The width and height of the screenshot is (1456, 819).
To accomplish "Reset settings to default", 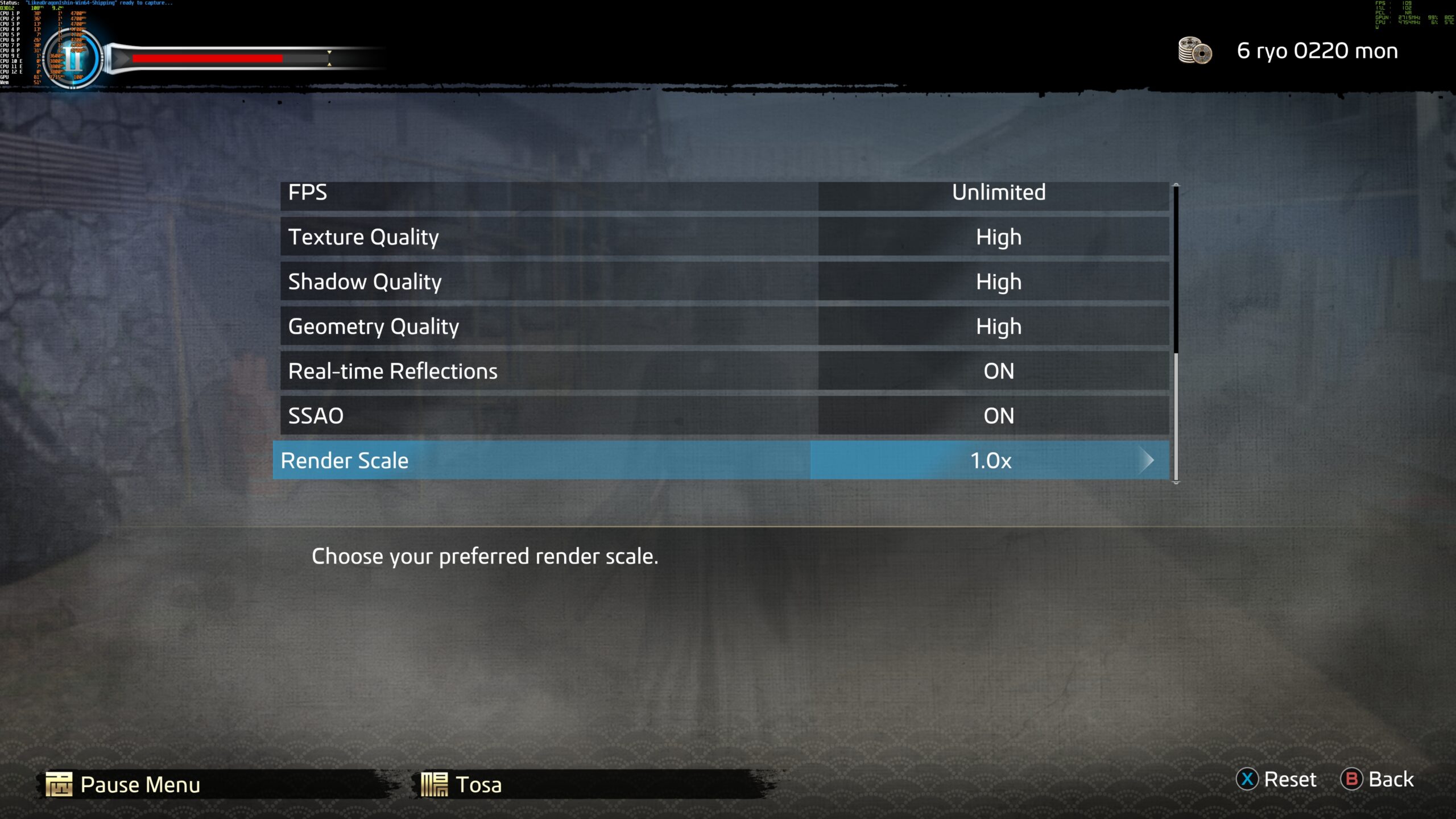I will (x=1277, y=779).
